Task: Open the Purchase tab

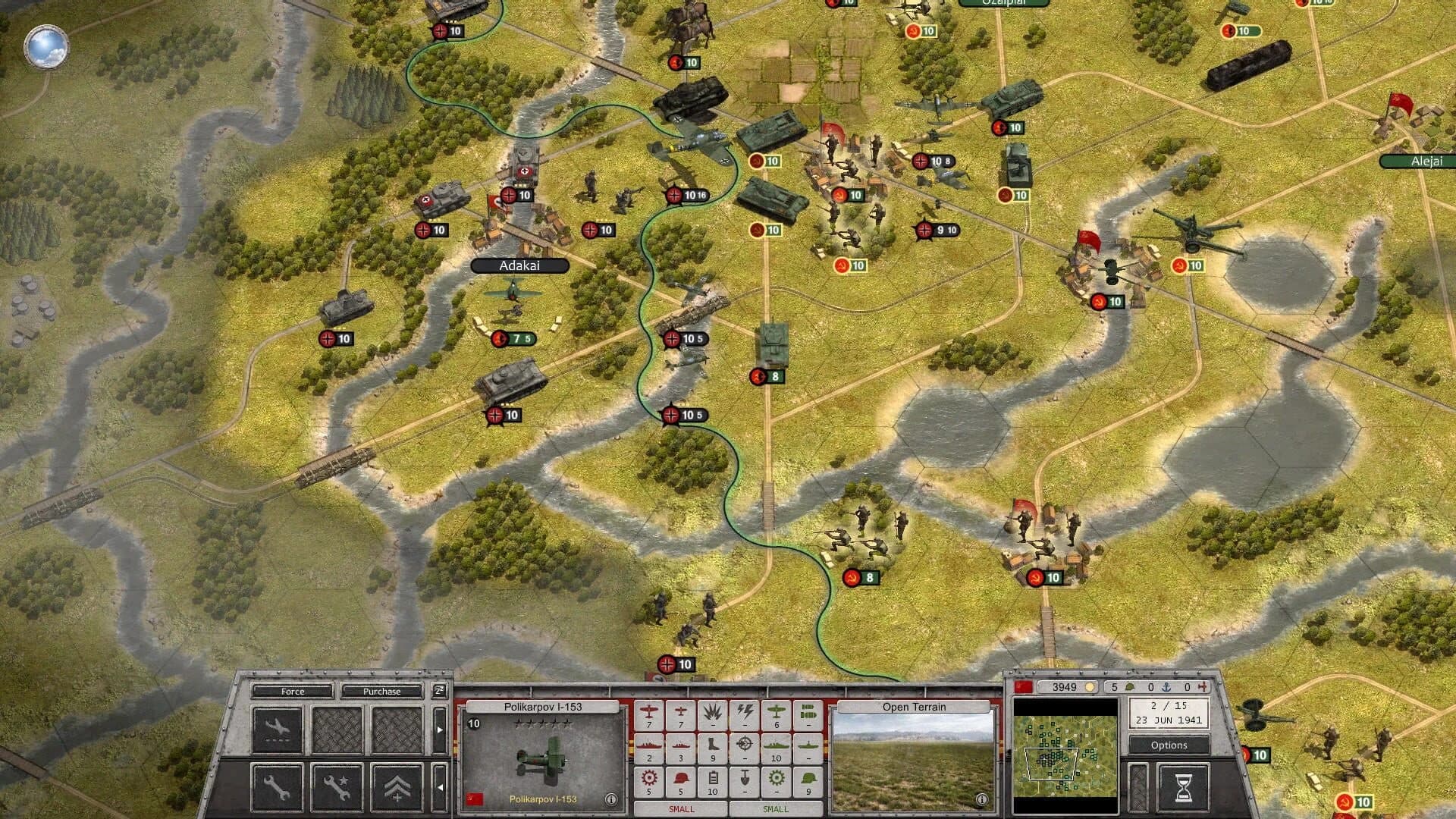Action: pos(381,691)
